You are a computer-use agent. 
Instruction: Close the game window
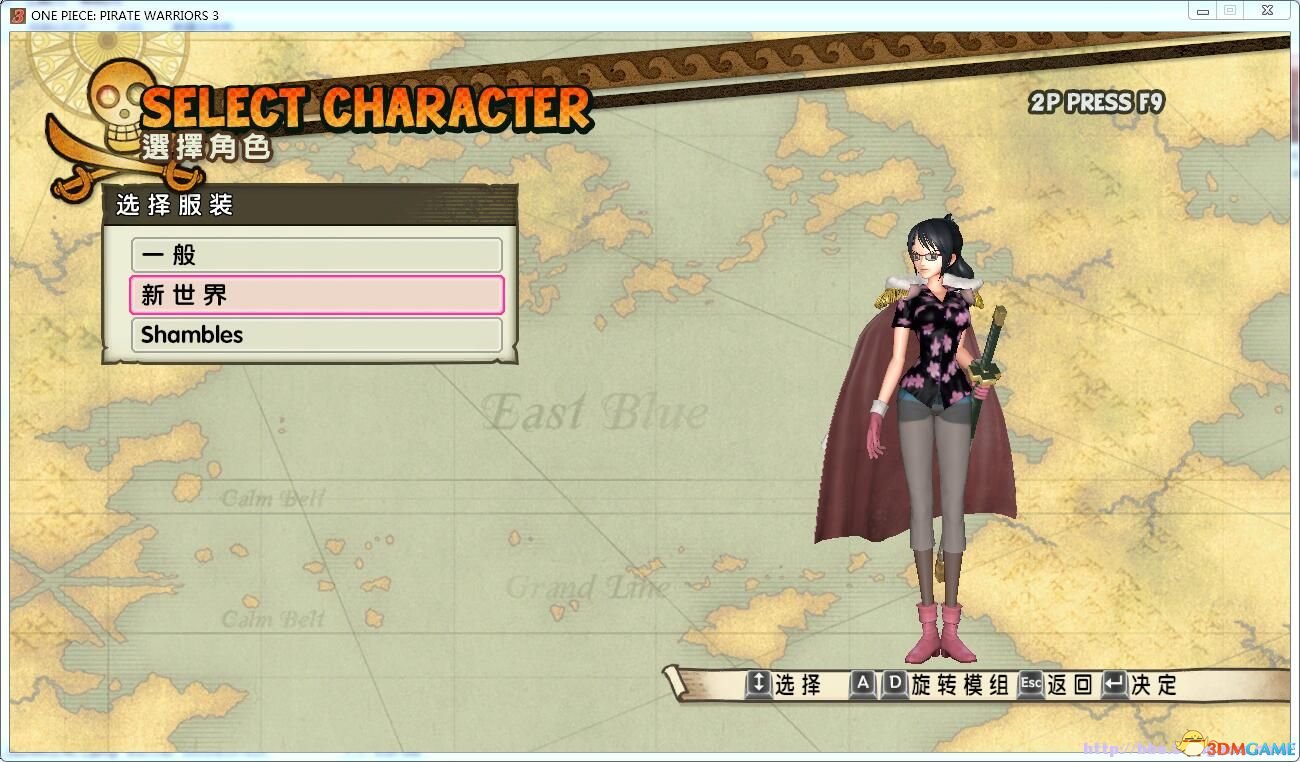coord(1268,11)
